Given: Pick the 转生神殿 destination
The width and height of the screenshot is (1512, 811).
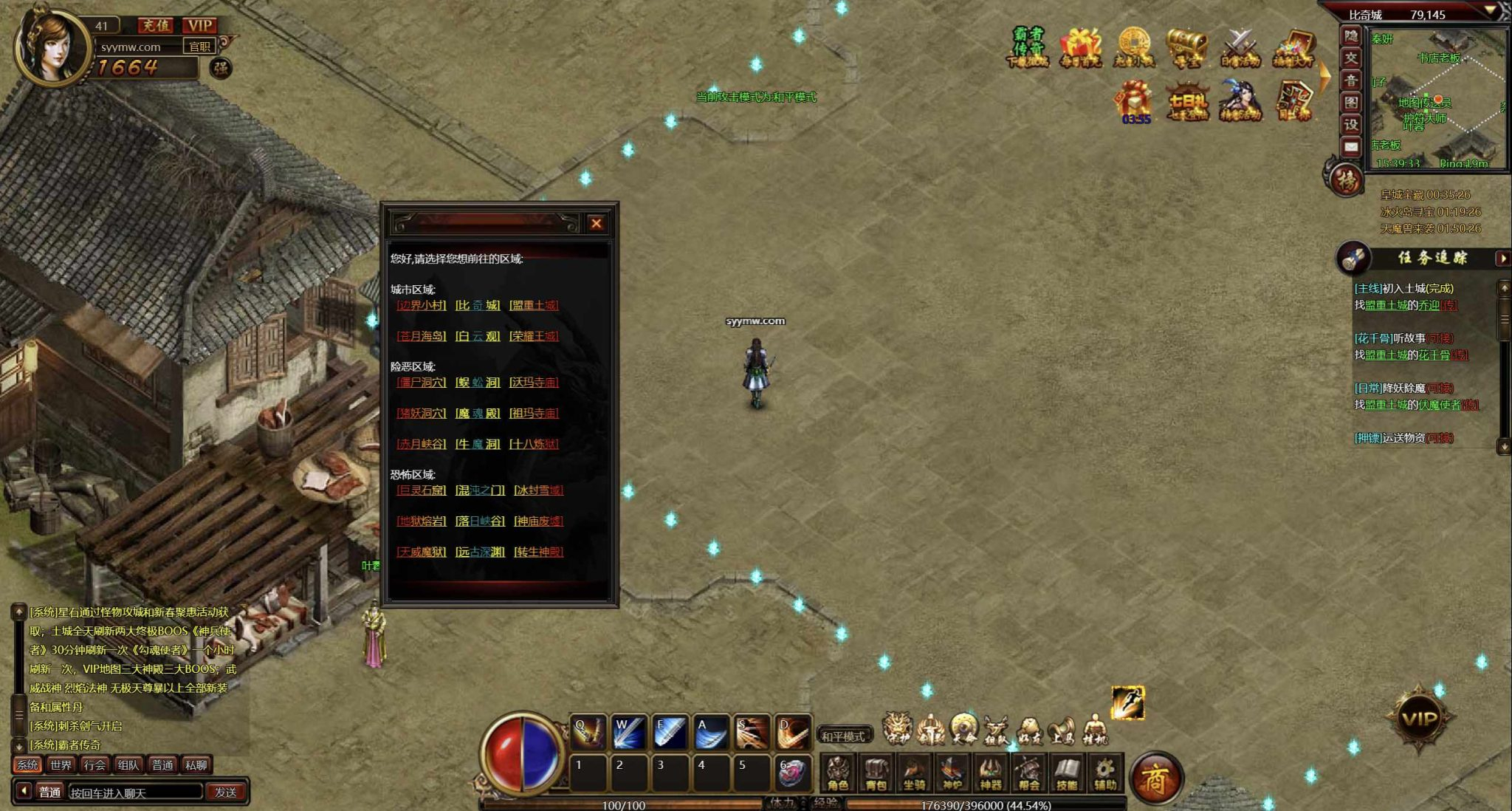Looking at the screenshot, I should (x=538, y=552).
